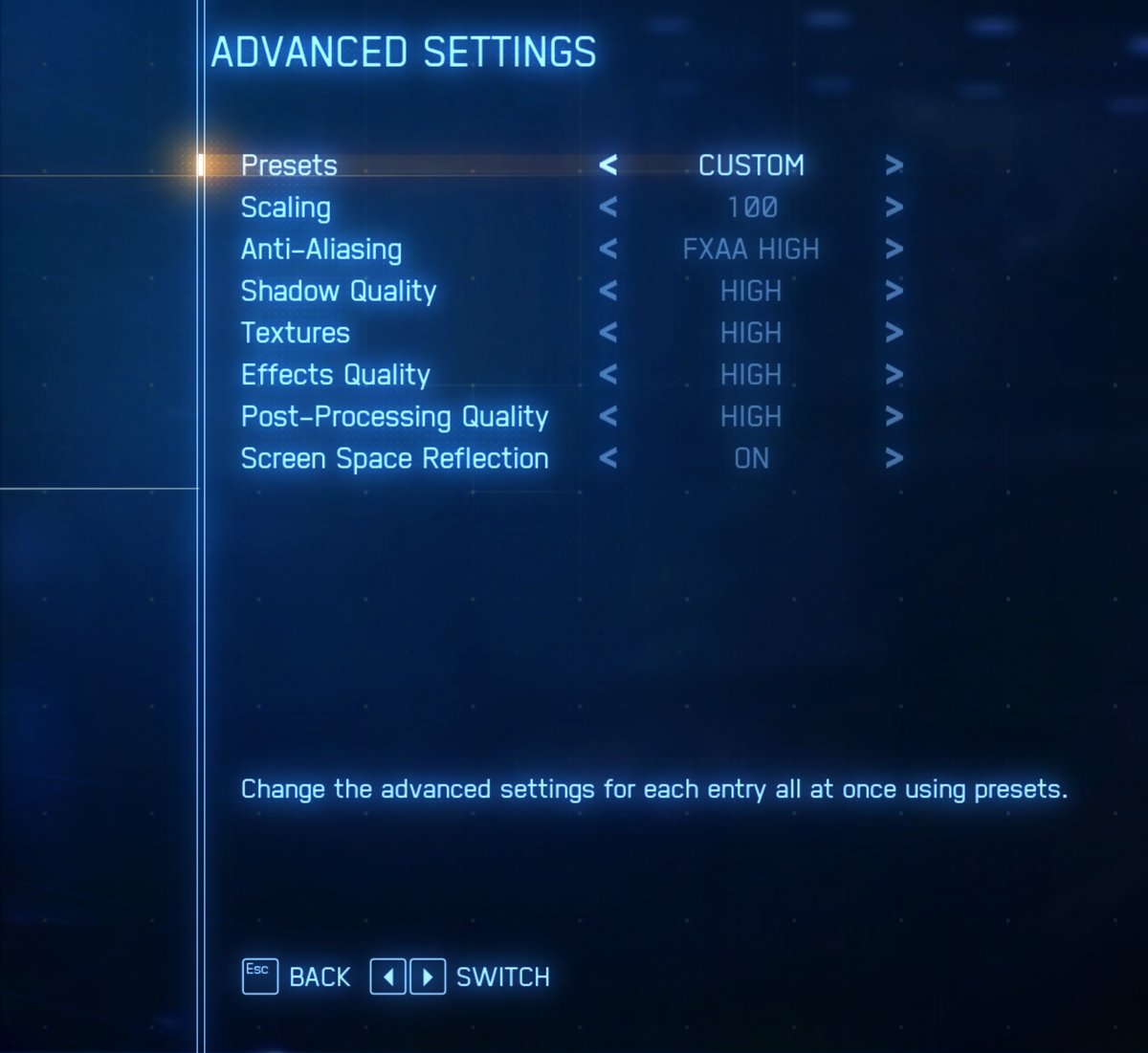Click the right arrow next to CUSTOM preset
The height and width of the screenshot is (1053, 1148).
coord(894,165)
